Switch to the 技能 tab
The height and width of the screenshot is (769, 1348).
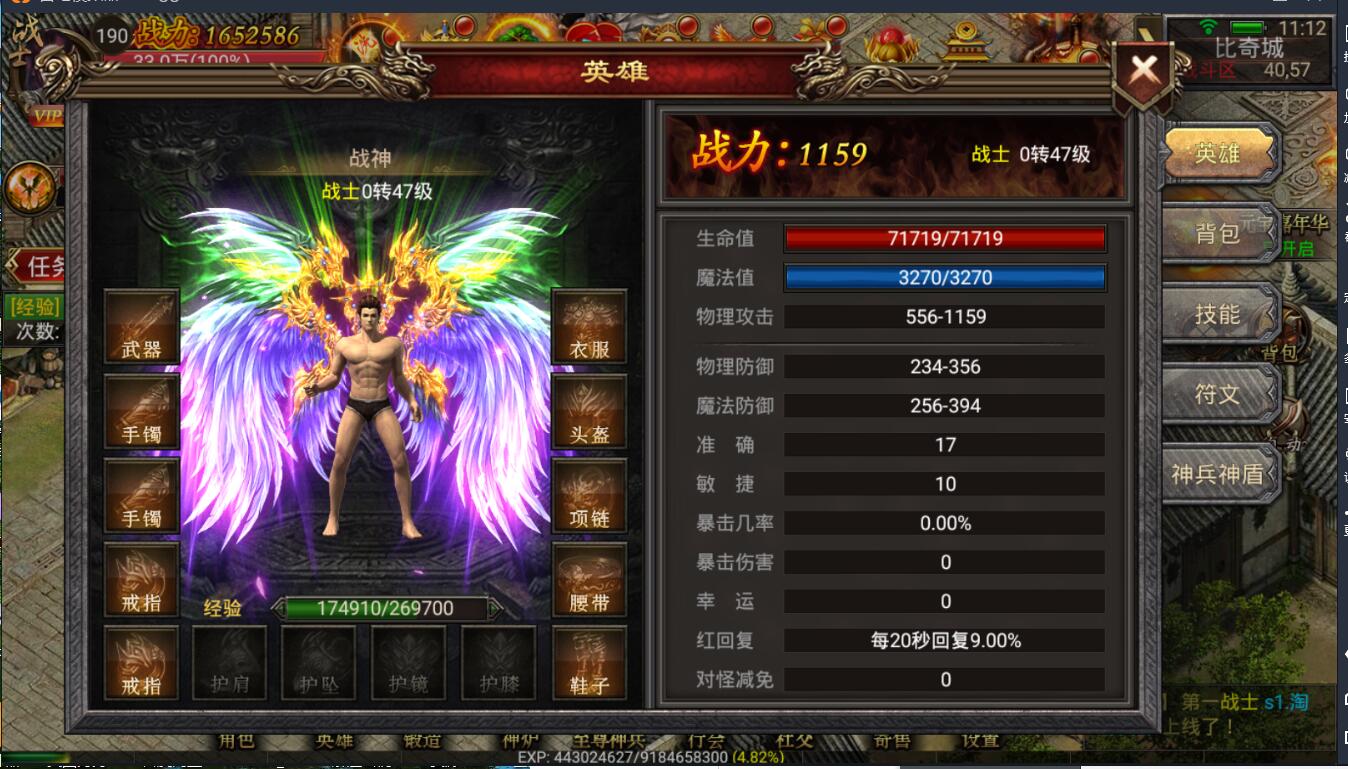tap(1218, 314)
